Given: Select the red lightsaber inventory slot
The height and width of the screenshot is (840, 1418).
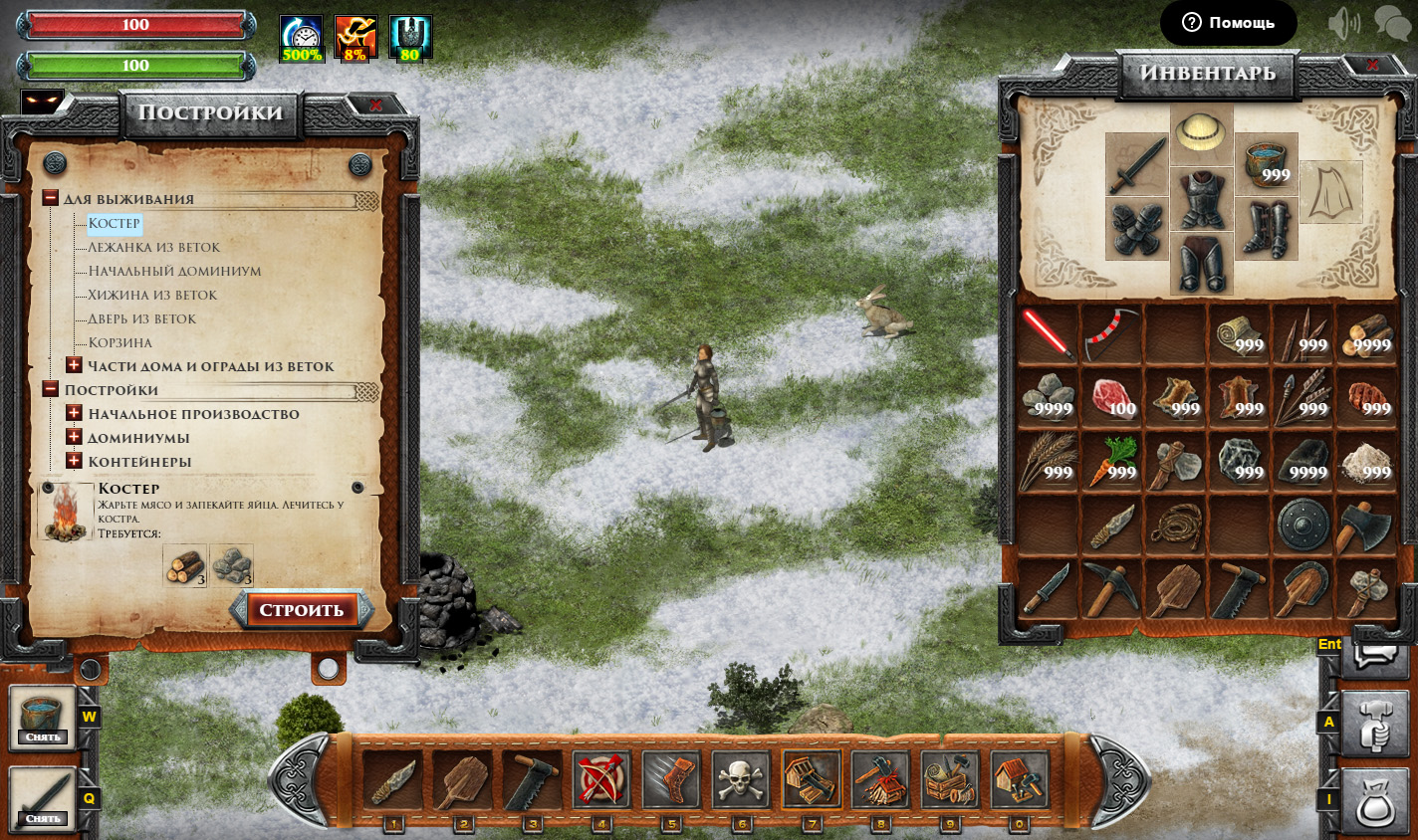Looking at the screenshot, I should [x=1048, y=333].
